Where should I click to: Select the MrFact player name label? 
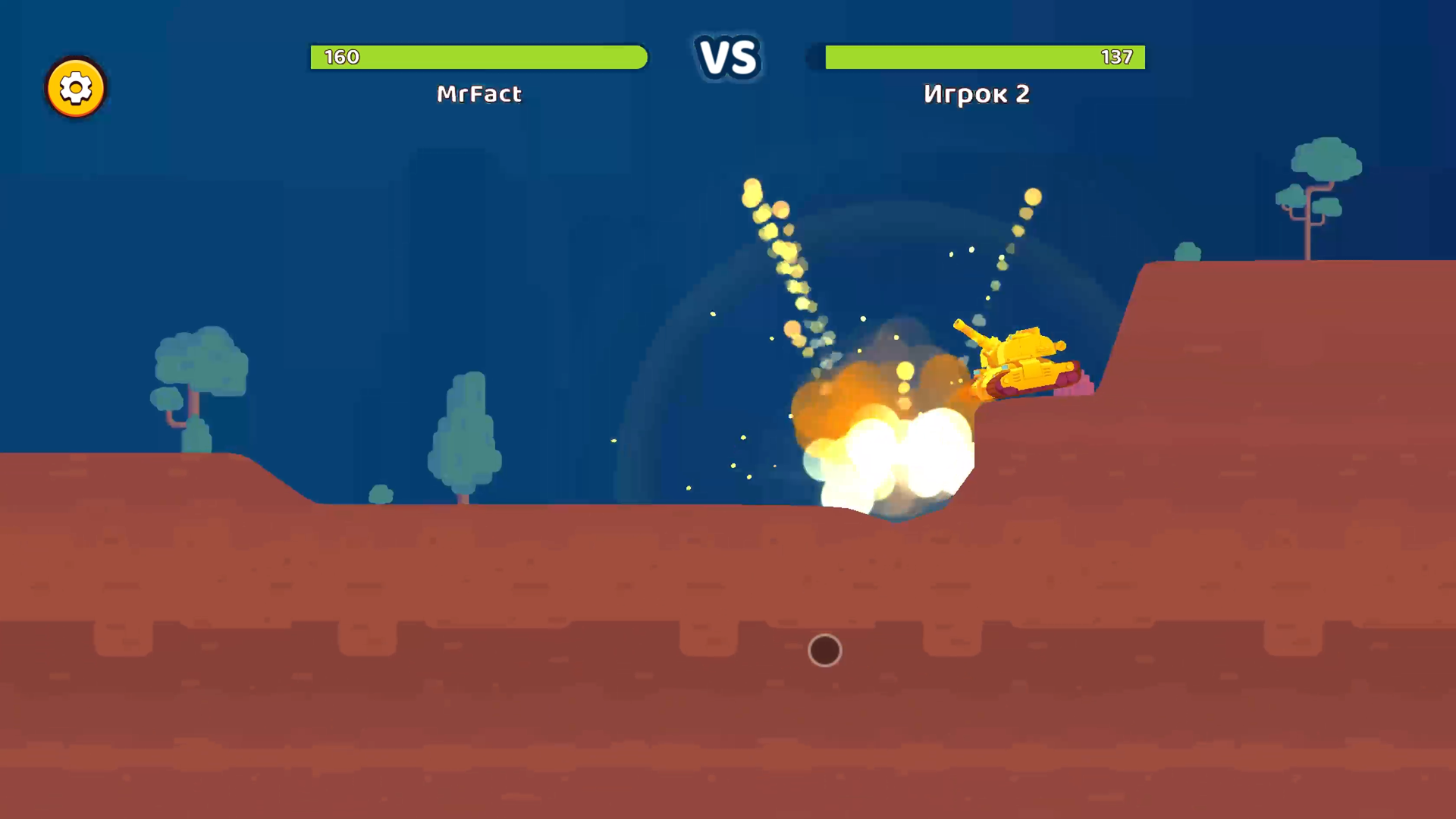tap(479, 94)
